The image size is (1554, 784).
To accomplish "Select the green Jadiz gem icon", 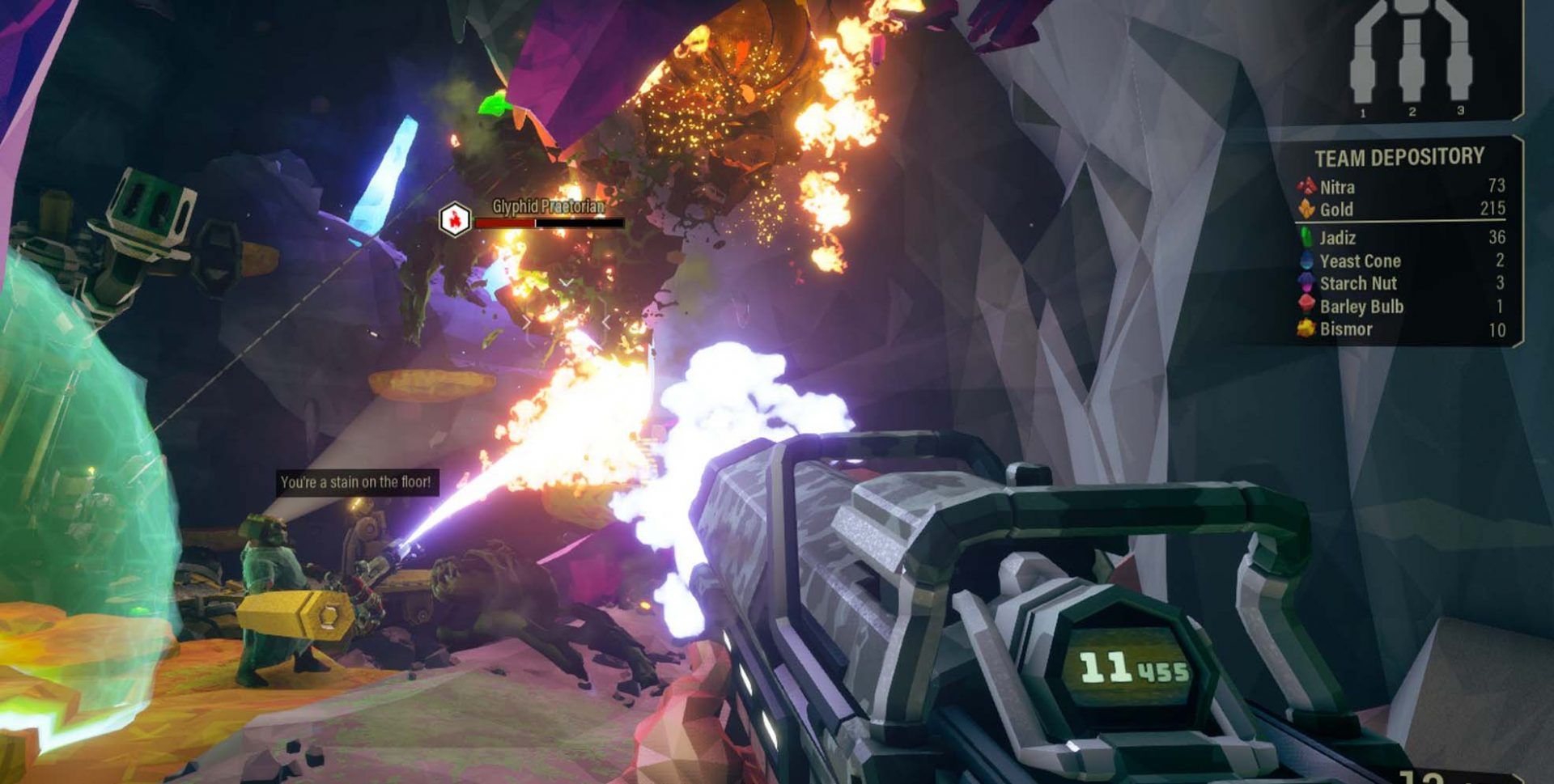I will tap(1306, 238).
